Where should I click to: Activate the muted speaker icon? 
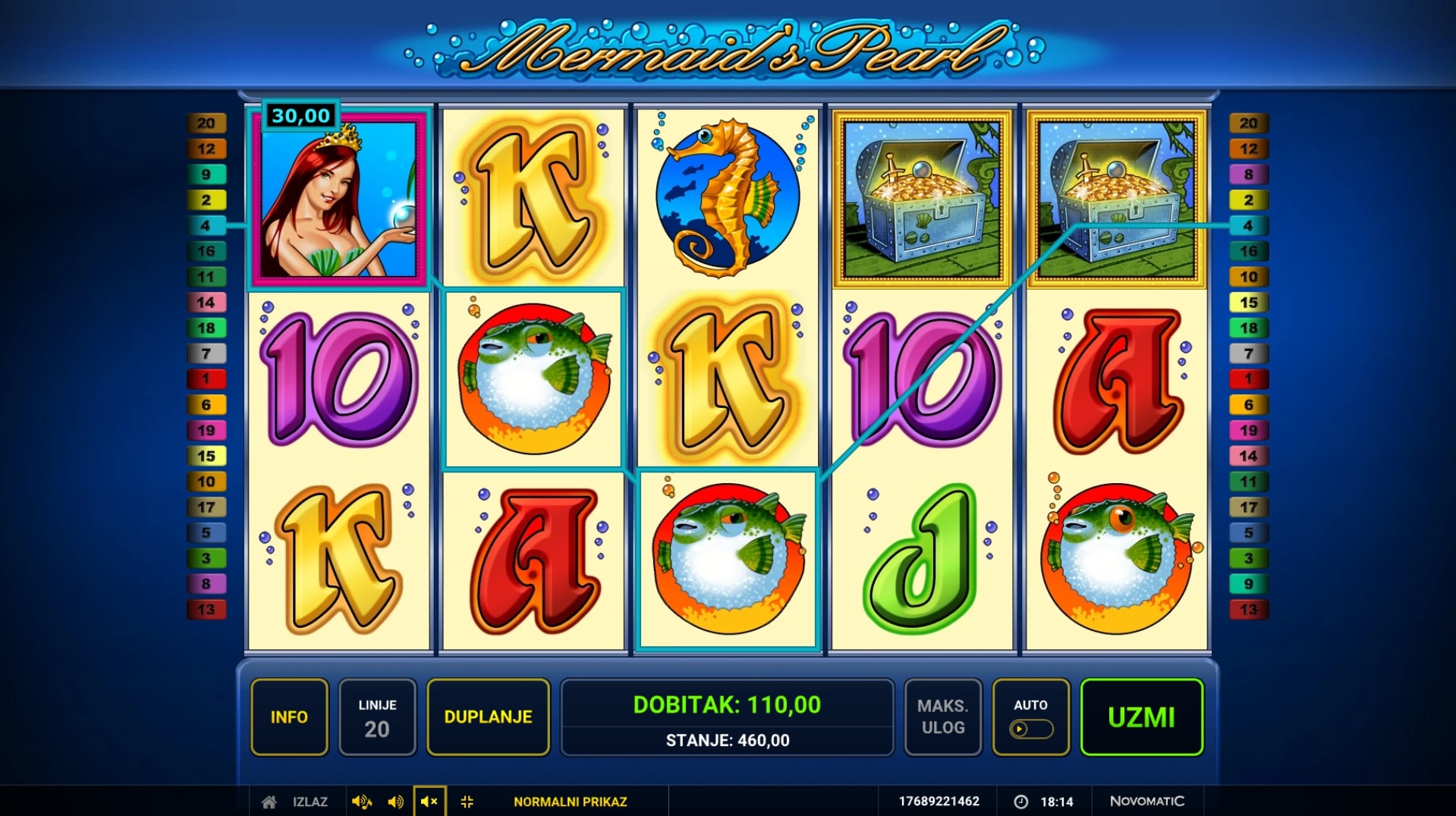click(429, 802)
